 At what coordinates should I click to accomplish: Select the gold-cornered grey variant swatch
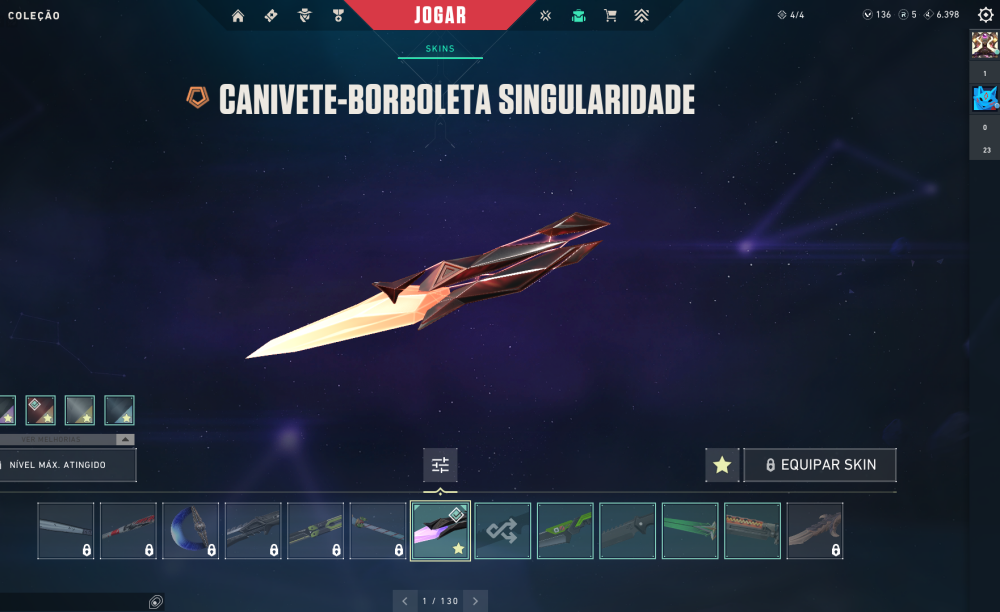click(x=80, y=410)
